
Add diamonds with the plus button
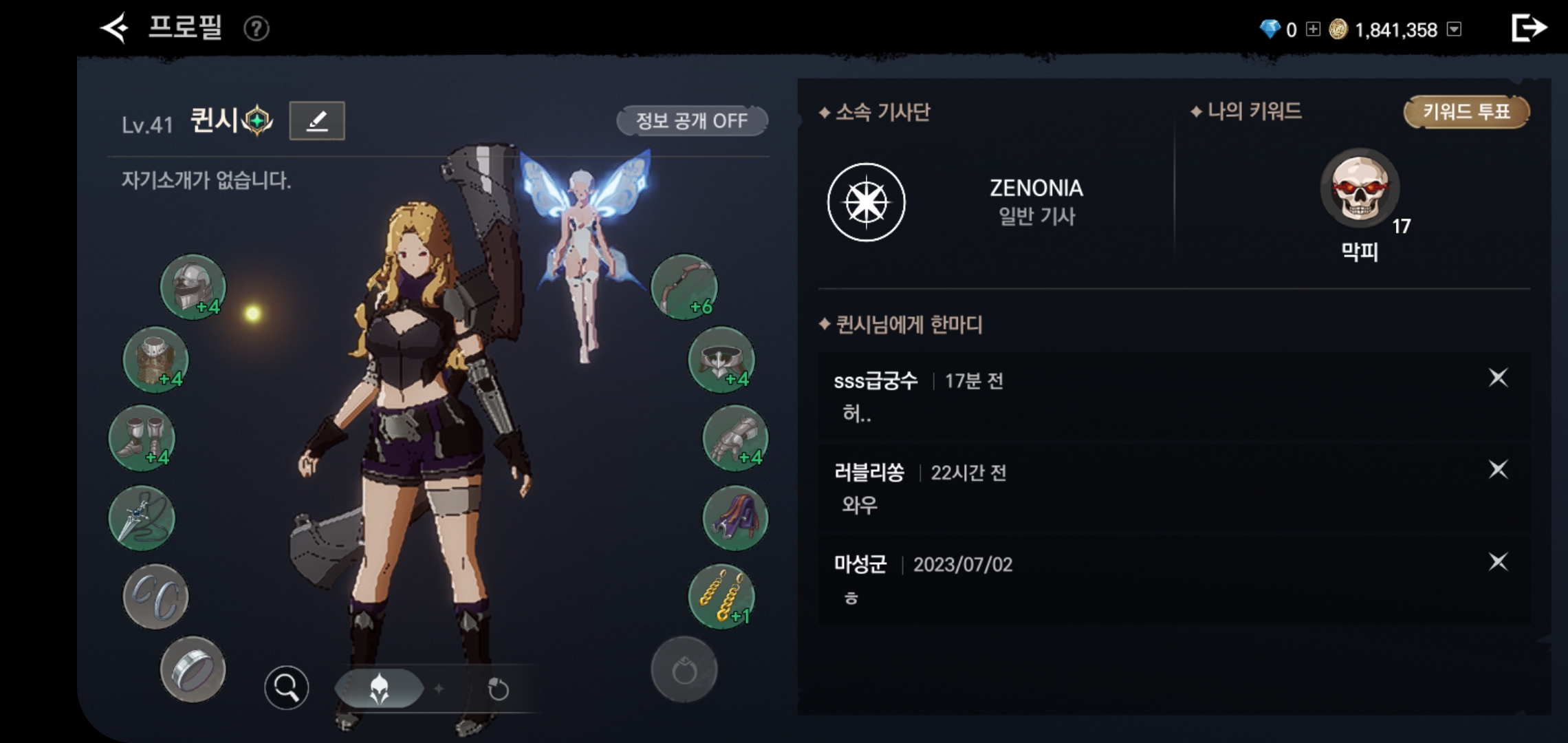pyautogui.click(x=1313, y=30)
